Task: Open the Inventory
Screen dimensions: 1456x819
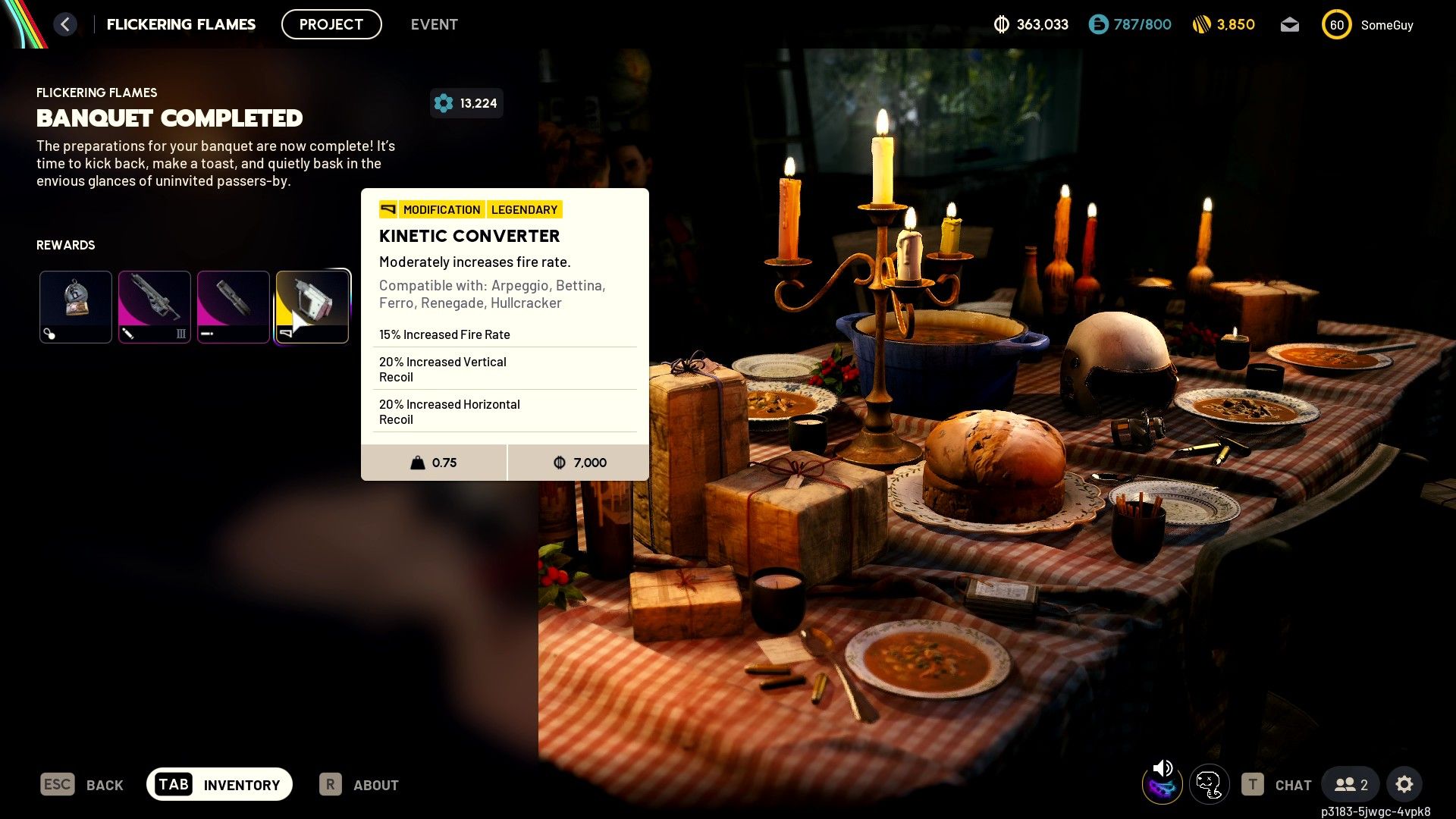Action: coord(219,784)
